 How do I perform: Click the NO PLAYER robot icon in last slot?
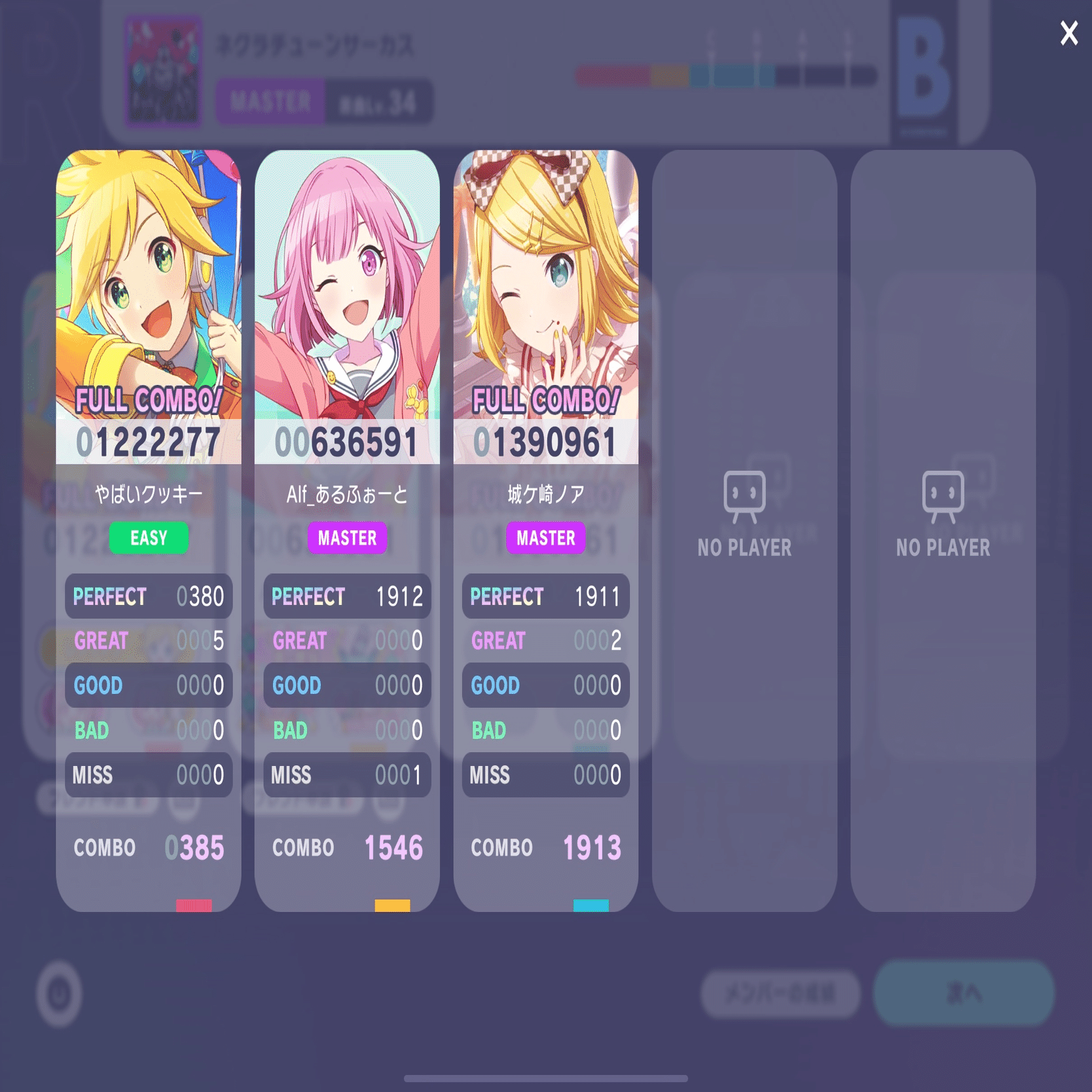coord(943,496)
